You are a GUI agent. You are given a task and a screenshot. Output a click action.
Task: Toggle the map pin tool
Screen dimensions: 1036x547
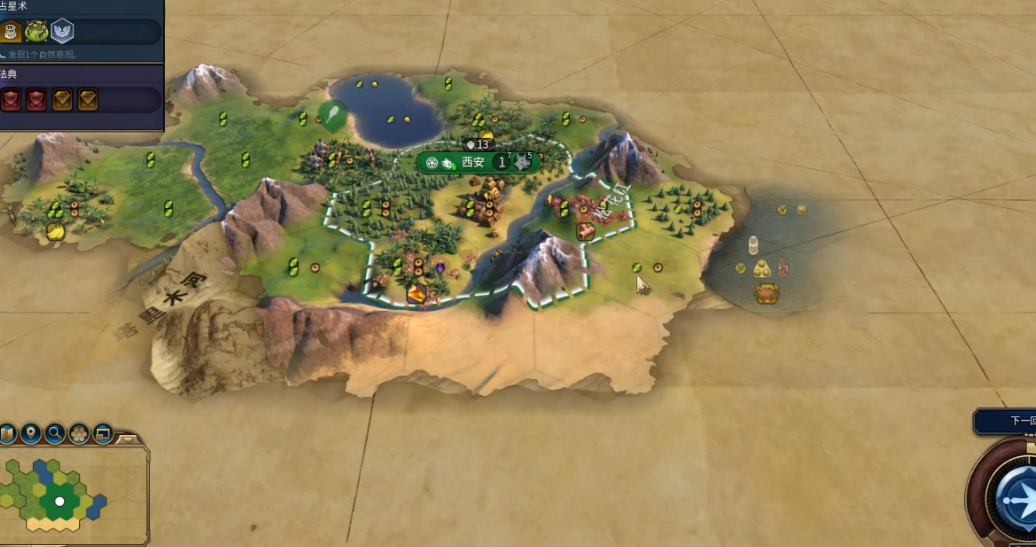(x=31, y=434)
